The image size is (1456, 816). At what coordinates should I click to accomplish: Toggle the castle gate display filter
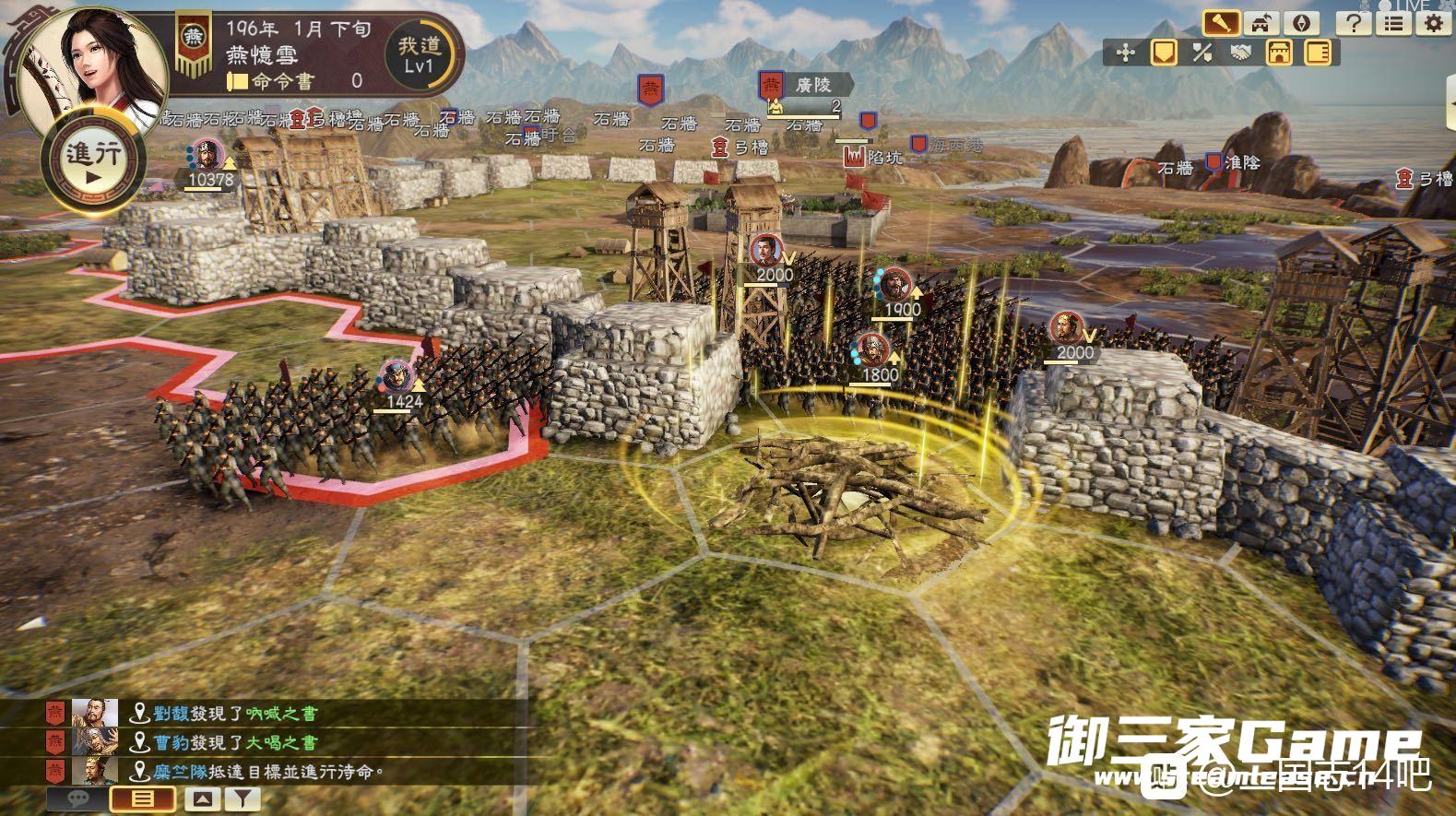pos(1279,53)
